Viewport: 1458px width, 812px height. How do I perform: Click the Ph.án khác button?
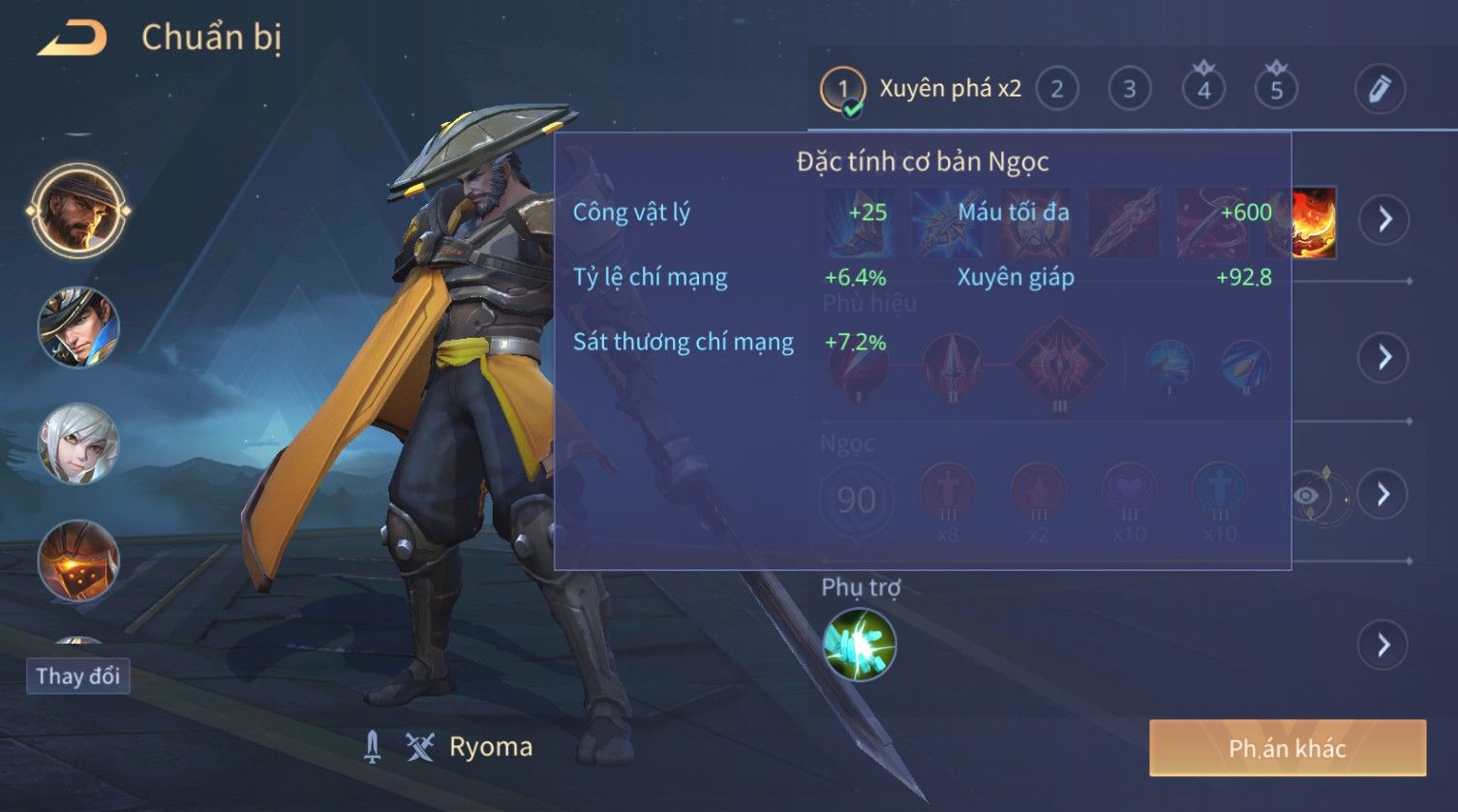click(x=1287, y=748)
